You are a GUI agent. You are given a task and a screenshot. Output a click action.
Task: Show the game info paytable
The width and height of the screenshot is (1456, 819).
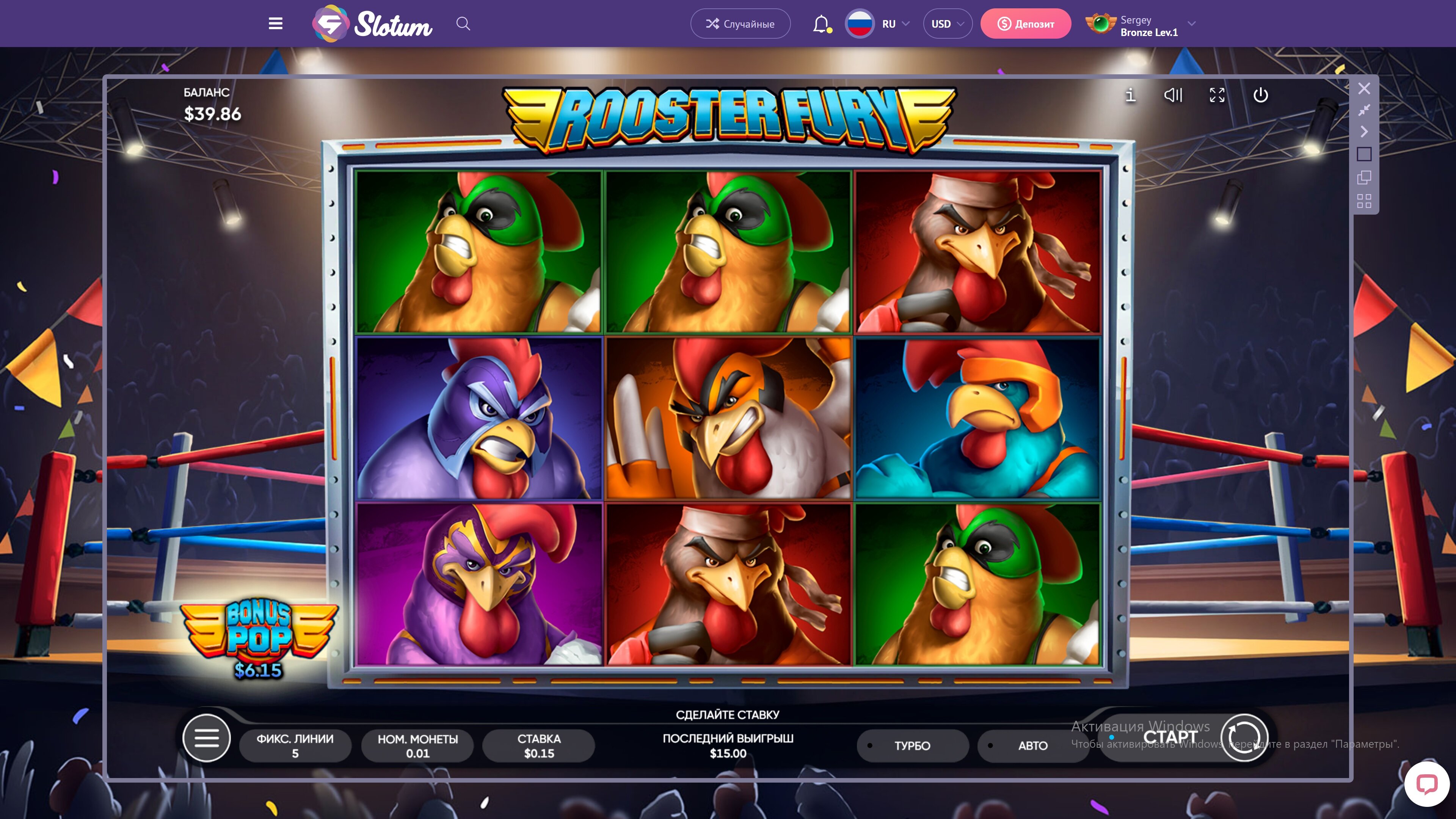point(1130,95)
